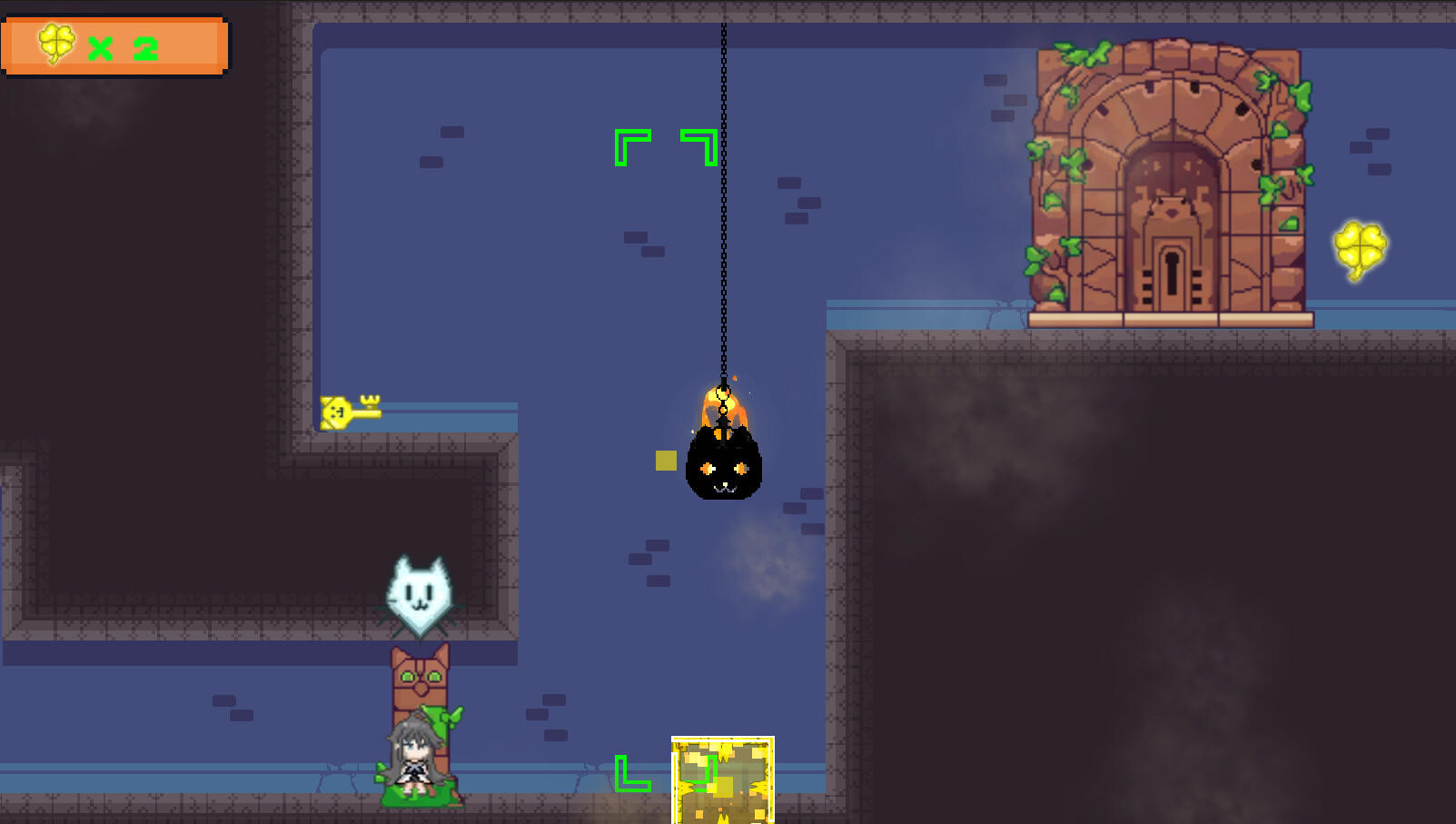Open the golden treasure chest

722,781
